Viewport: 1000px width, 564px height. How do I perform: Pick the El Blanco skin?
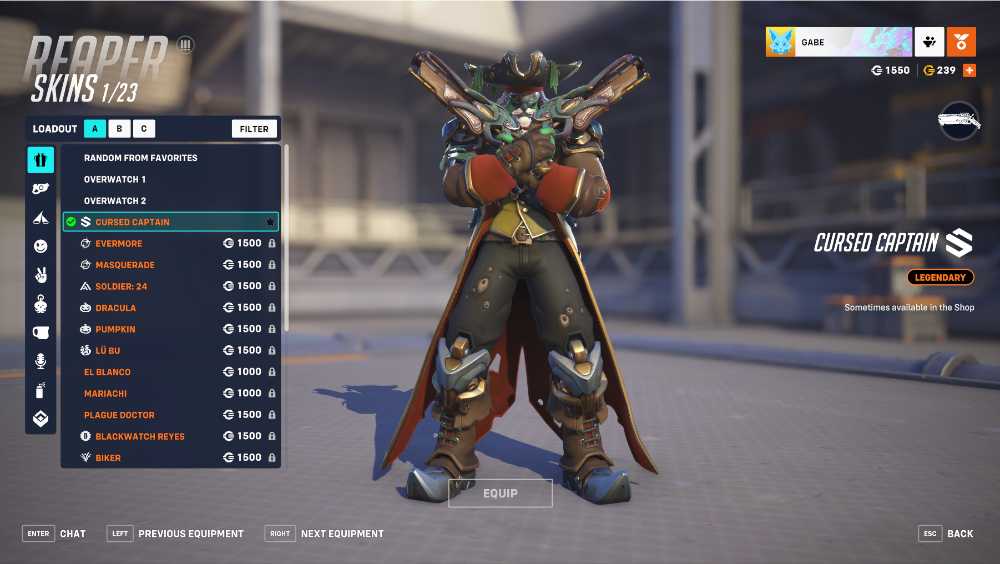click(107, 372)
